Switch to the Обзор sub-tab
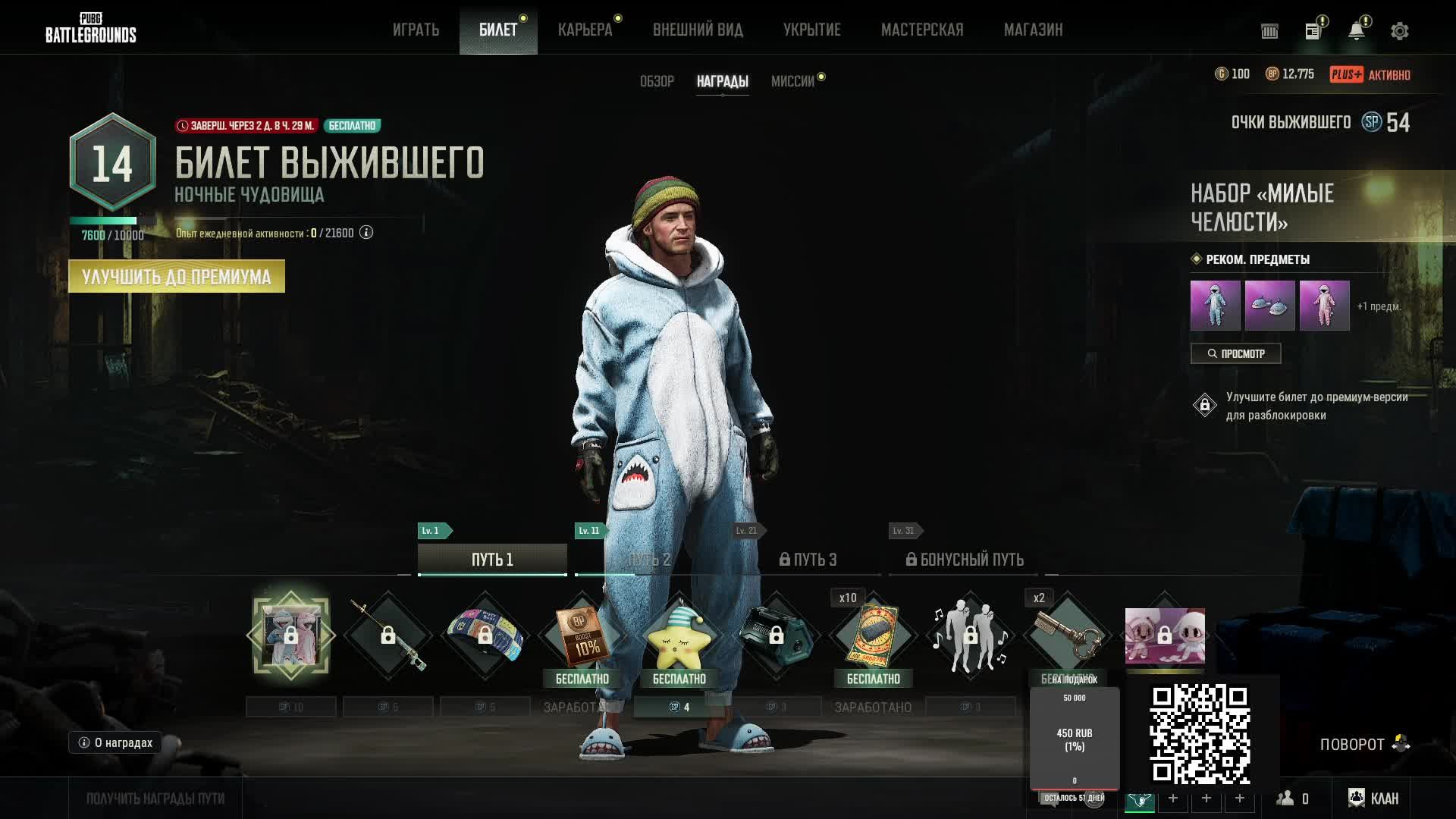Image resolution: width=1456 pixels, height=819 pixels. point(657,81)
